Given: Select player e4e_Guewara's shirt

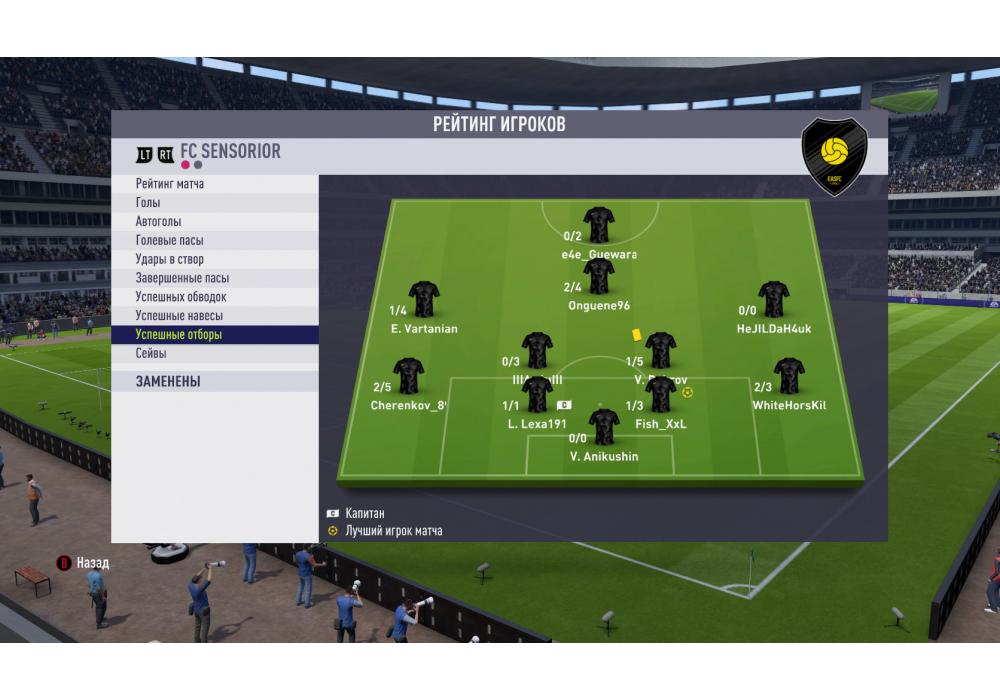Looking at the screenshot, I should (x=599, y=224).
